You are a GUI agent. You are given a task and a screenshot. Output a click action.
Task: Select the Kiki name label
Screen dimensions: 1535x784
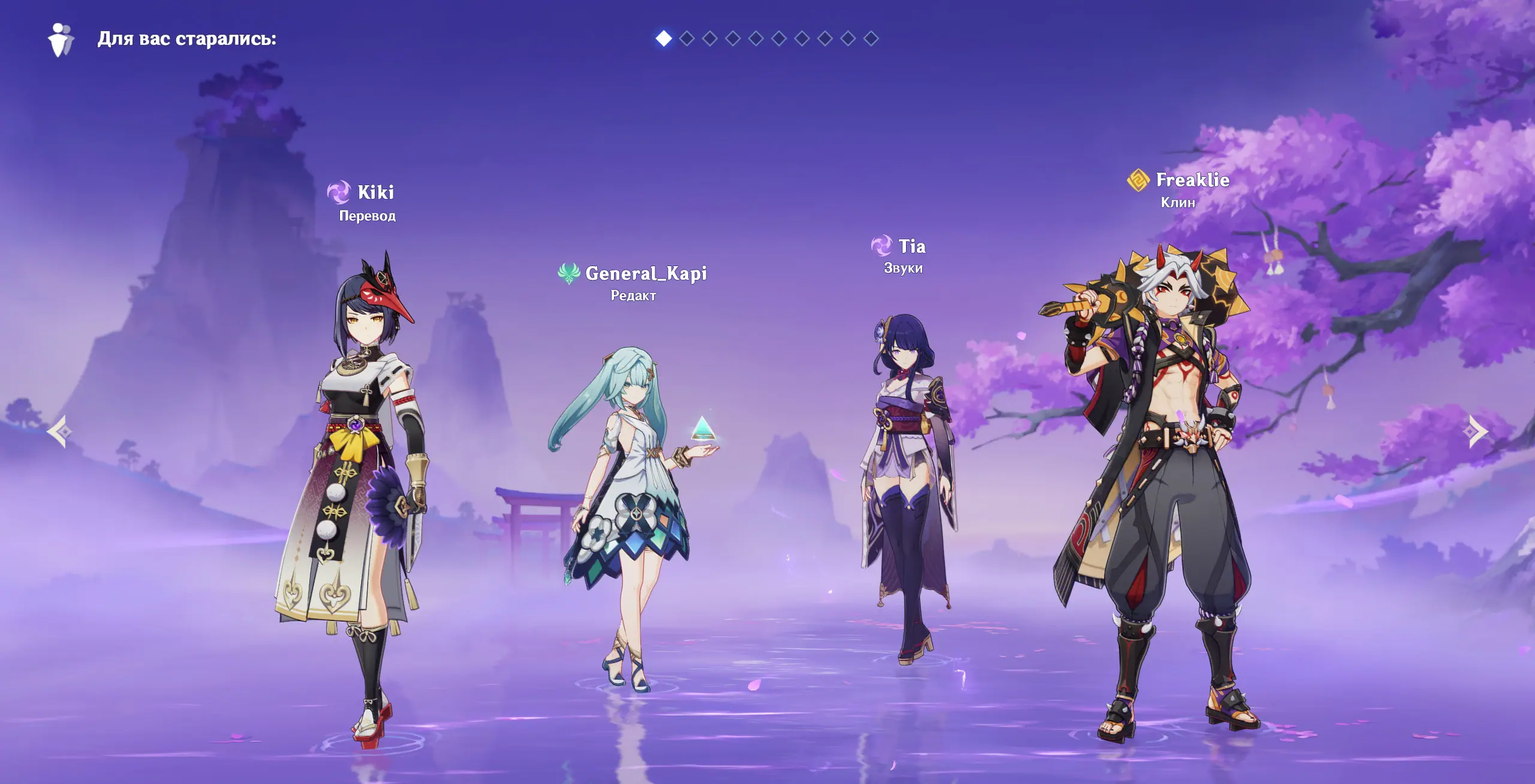click(375, 192)
